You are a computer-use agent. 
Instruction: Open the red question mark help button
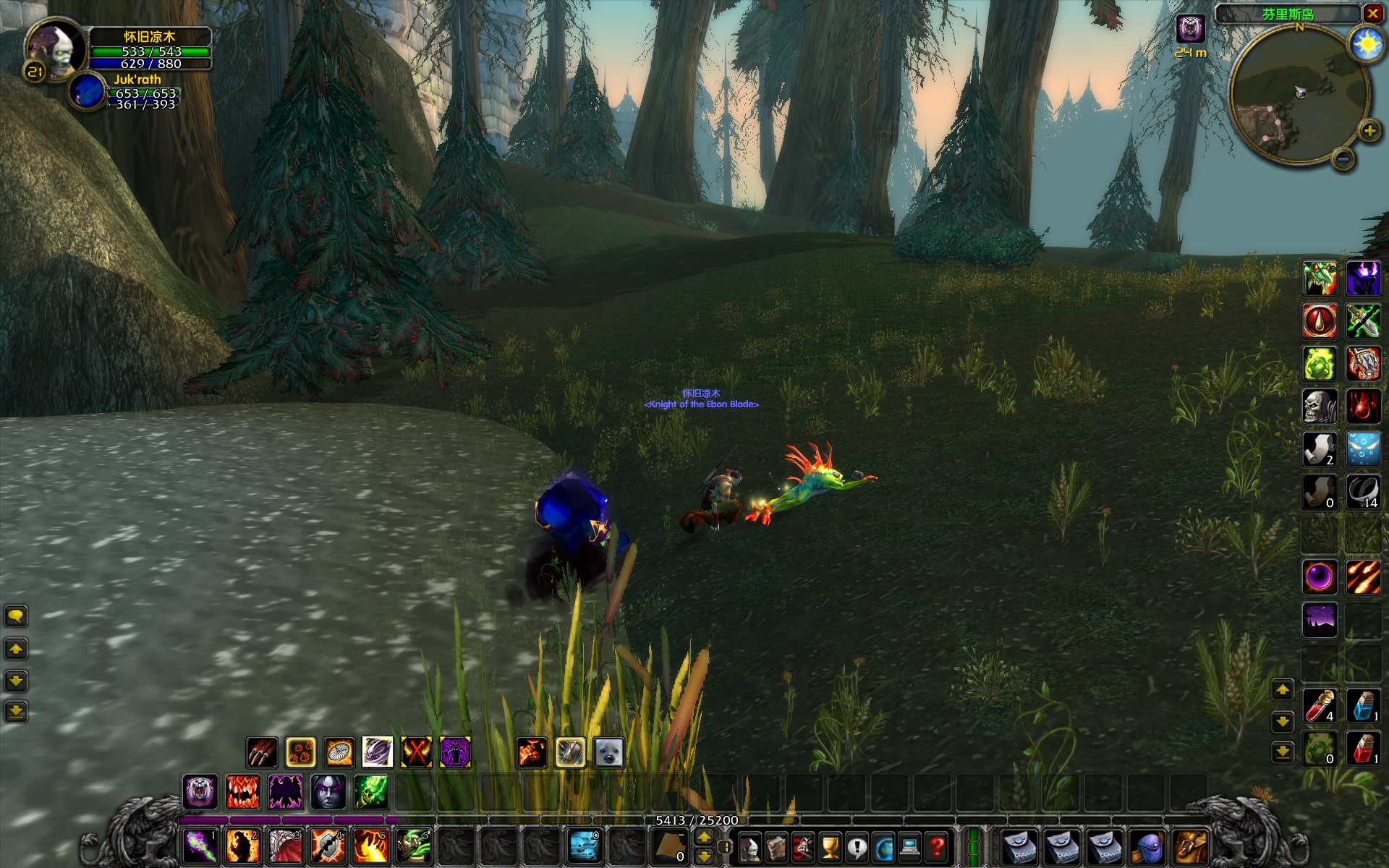tap(937, 846)
